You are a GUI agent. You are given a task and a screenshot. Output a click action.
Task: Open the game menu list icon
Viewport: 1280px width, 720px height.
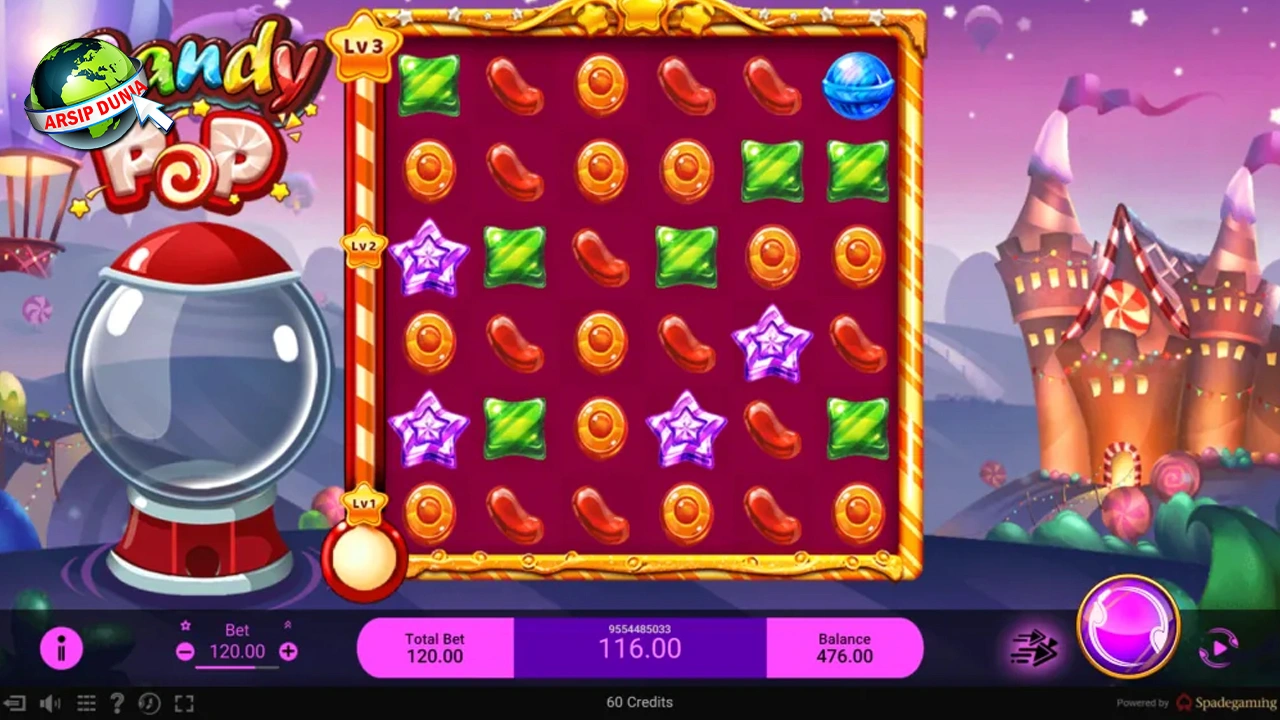point(85,703)
